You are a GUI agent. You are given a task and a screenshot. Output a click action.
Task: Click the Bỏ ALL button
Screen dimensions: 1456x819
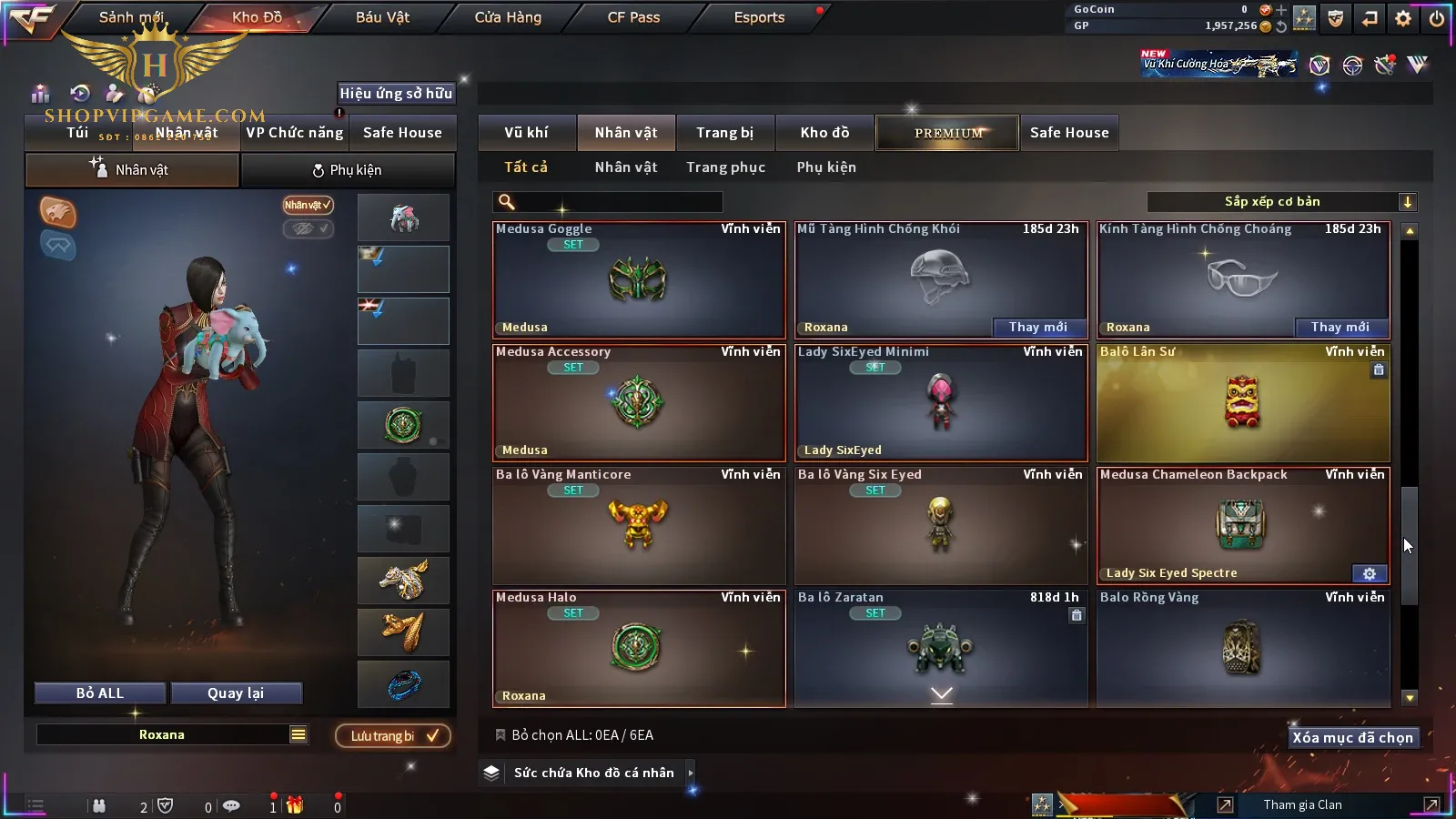coord(100,693)
